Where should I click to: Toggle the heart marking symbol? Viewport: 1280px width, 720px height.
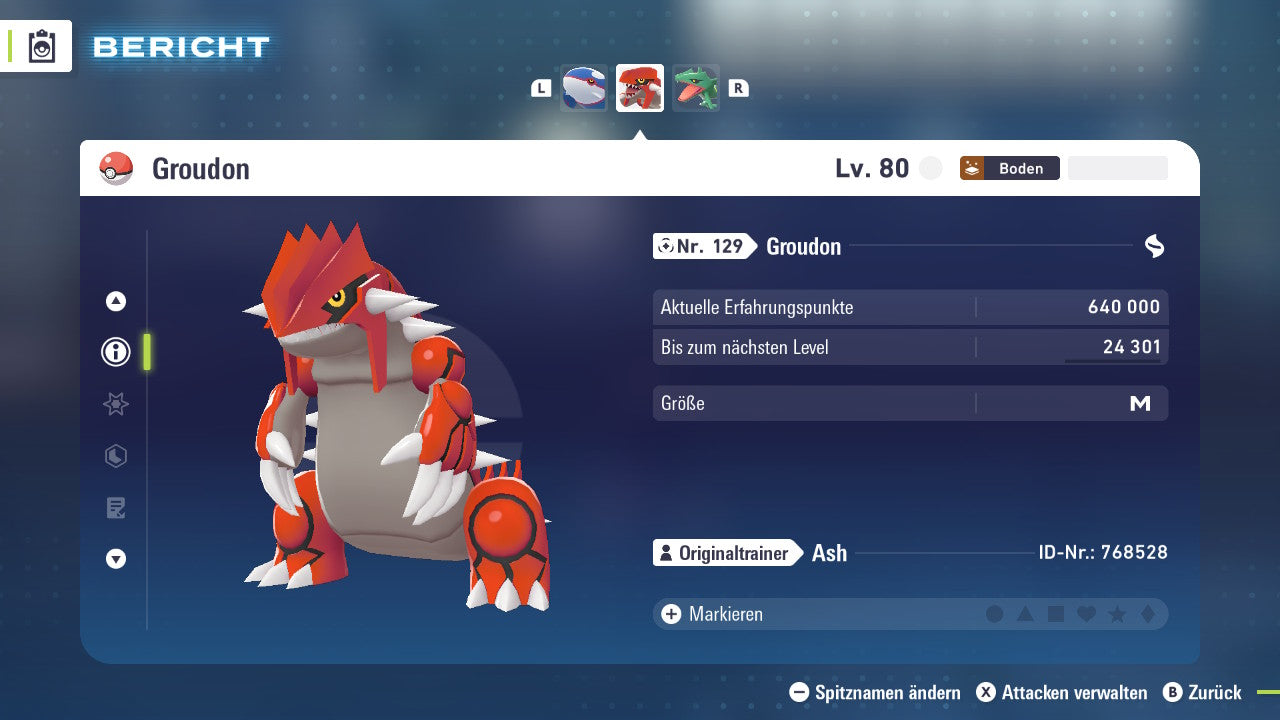point(1086,614)
